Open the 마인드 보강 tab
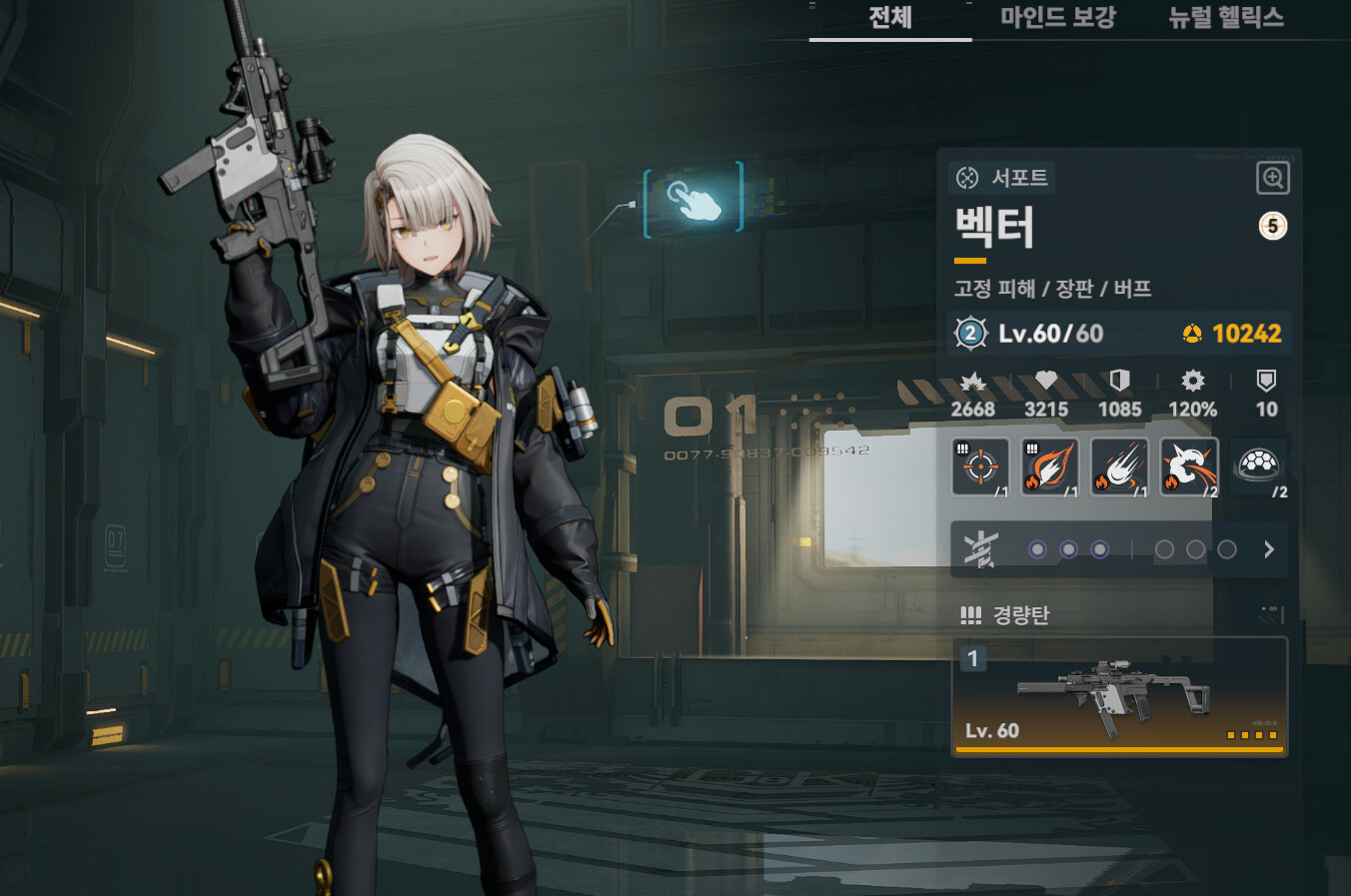 1057,18
